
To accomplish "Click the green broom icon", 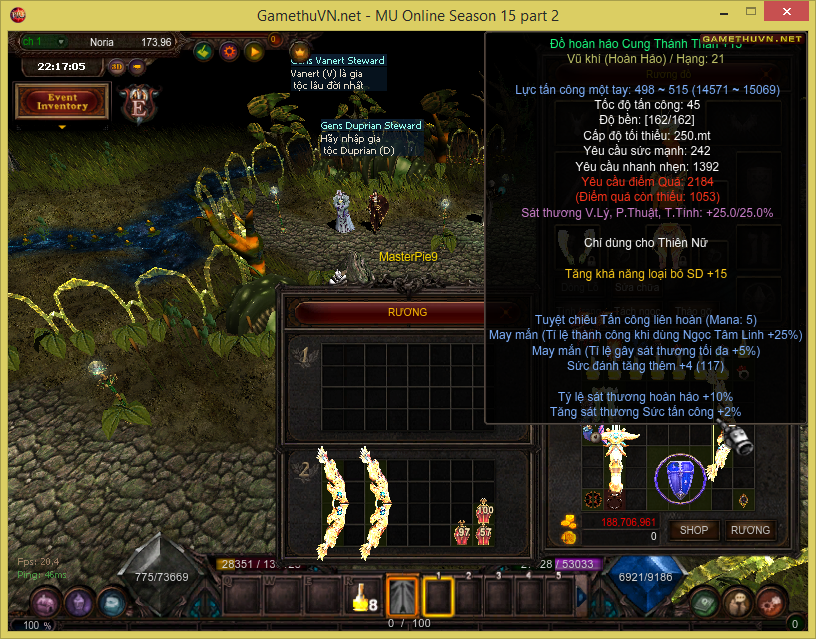I will [x=203, y=51].
